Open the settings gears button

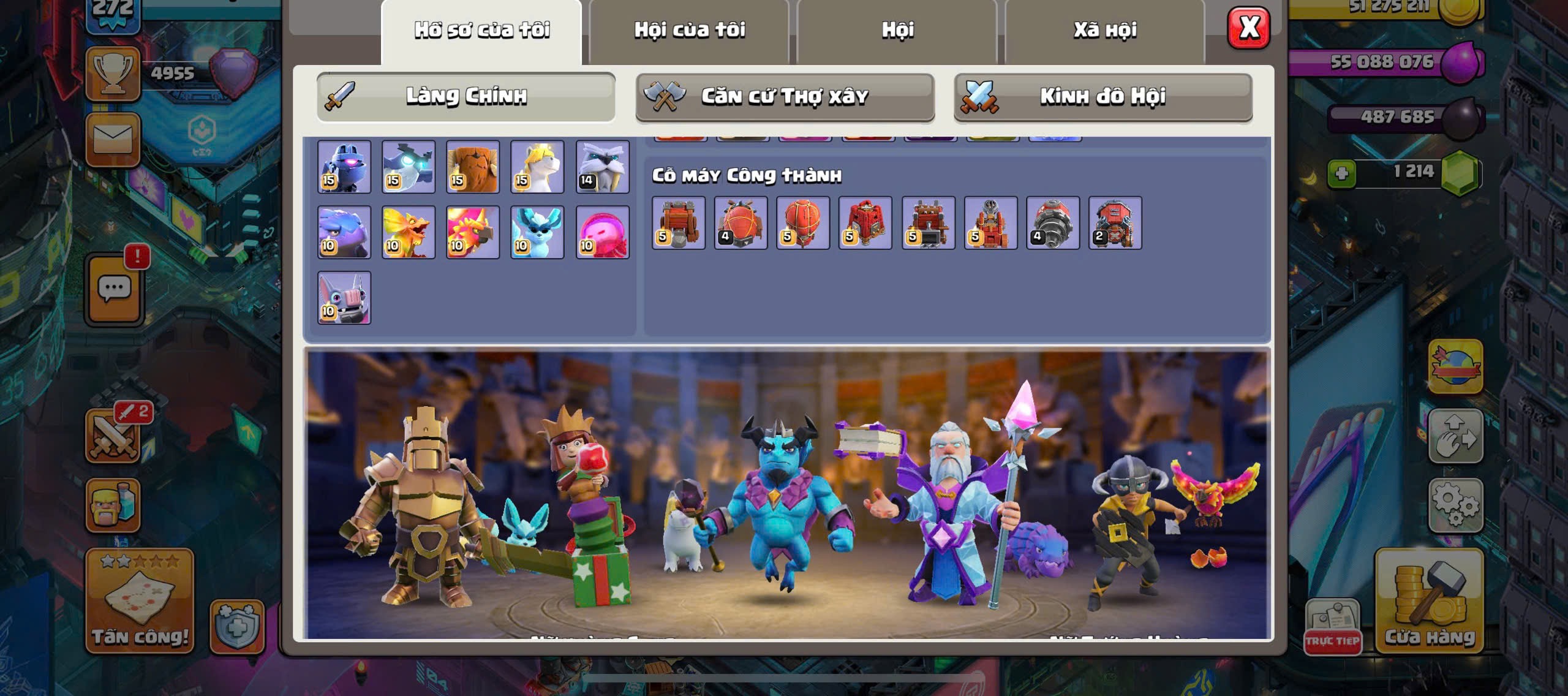click(1455, 505)
